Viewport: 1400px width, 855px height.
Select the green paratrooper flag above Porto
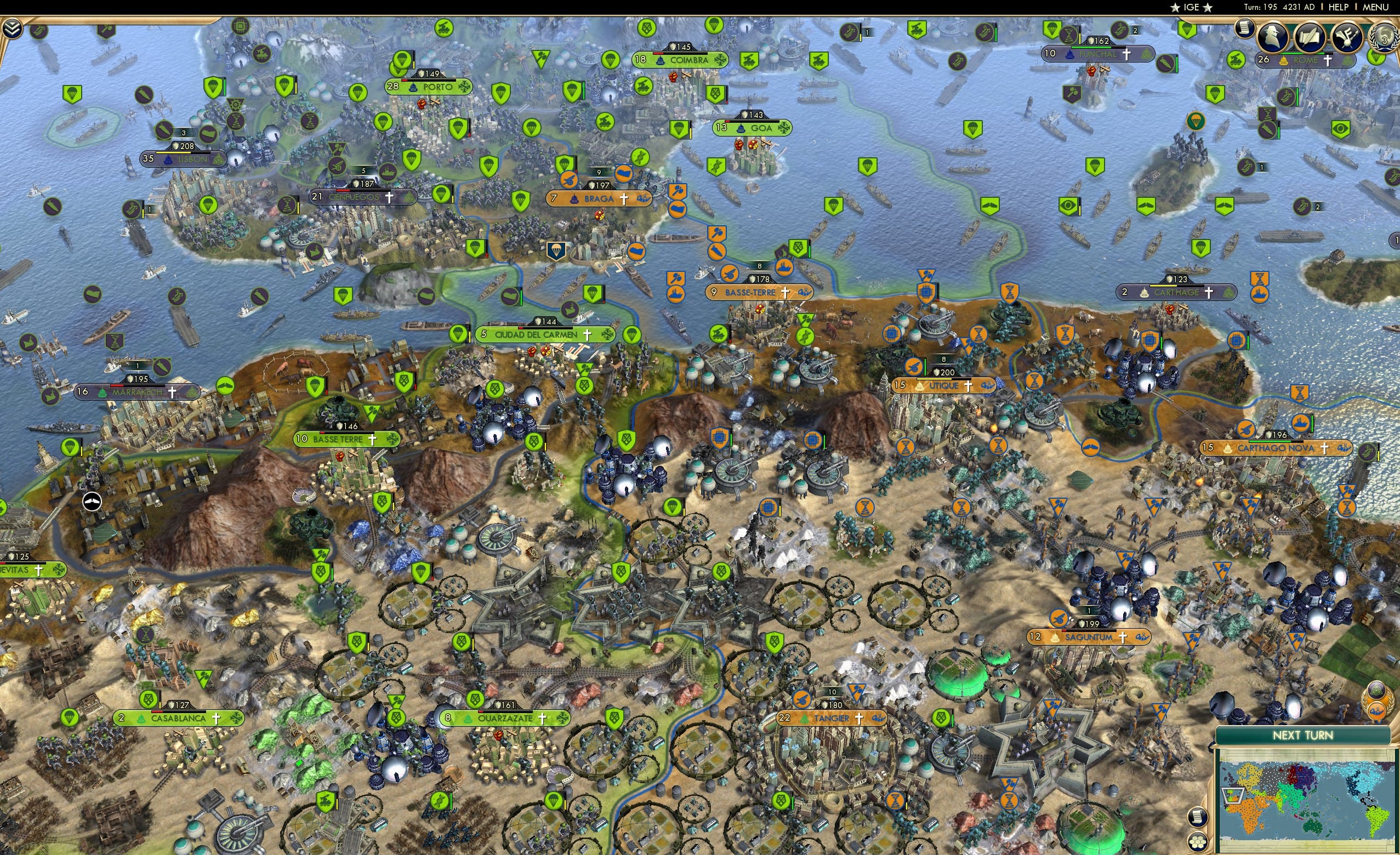coord(403,60)
